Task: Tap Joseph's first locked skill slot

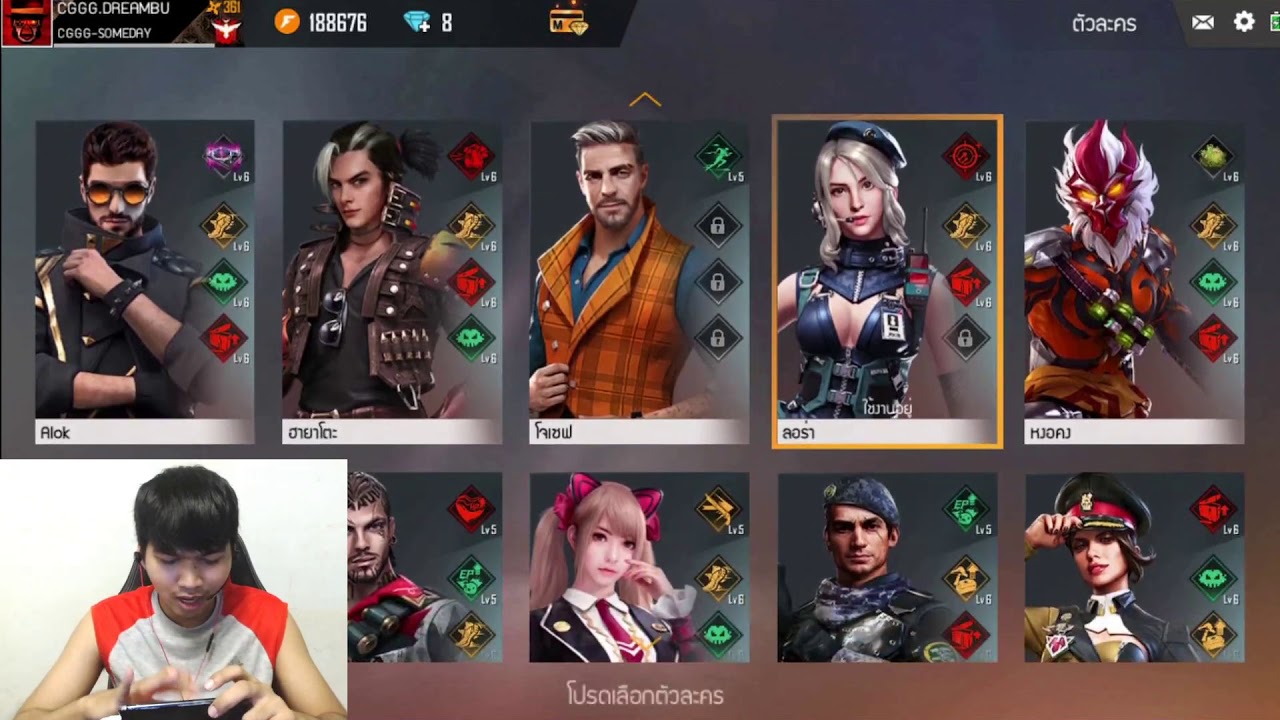Action: [x=717, y=226]
